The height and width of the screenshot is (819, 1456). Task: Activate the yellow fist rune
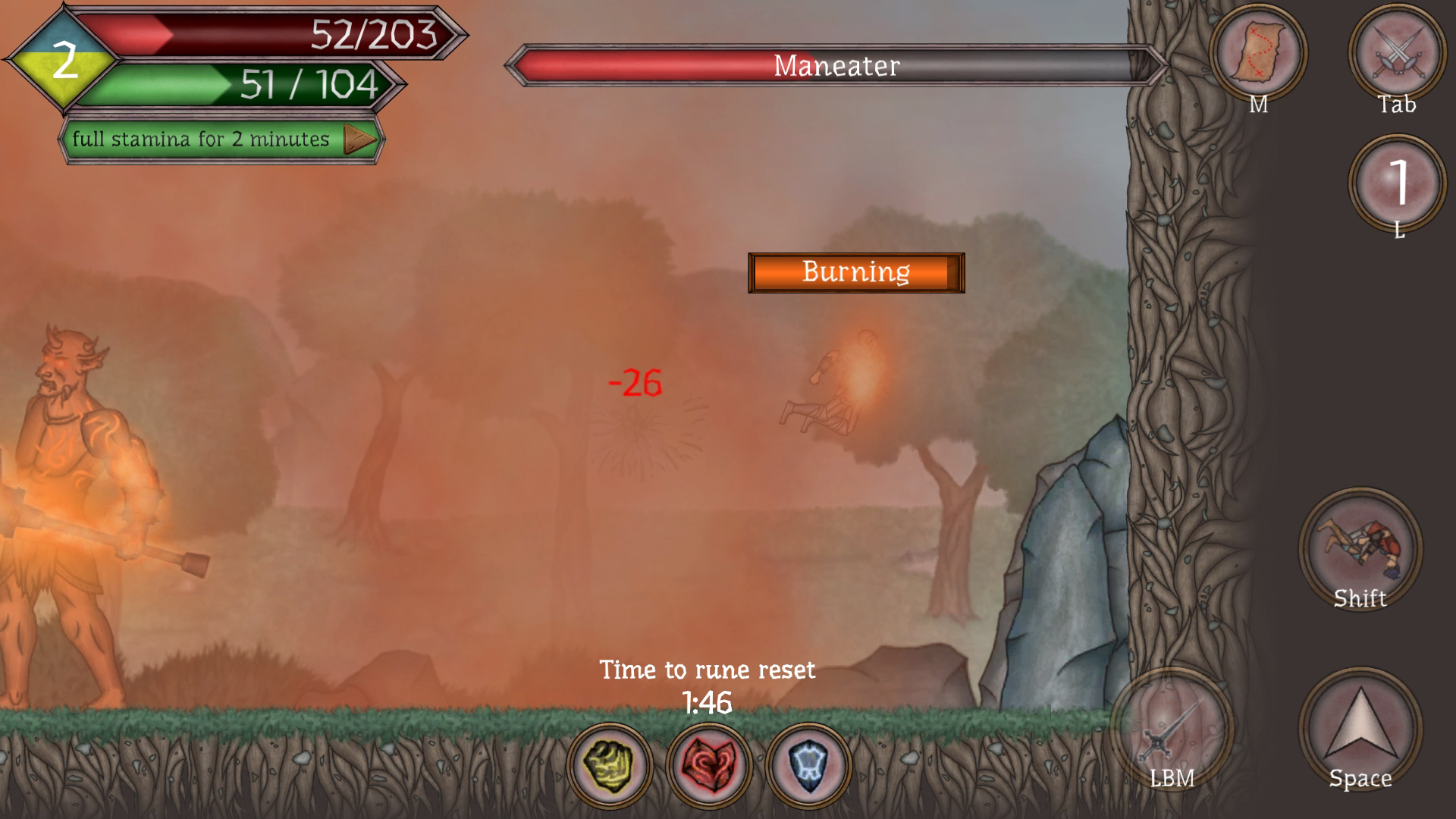610,764
